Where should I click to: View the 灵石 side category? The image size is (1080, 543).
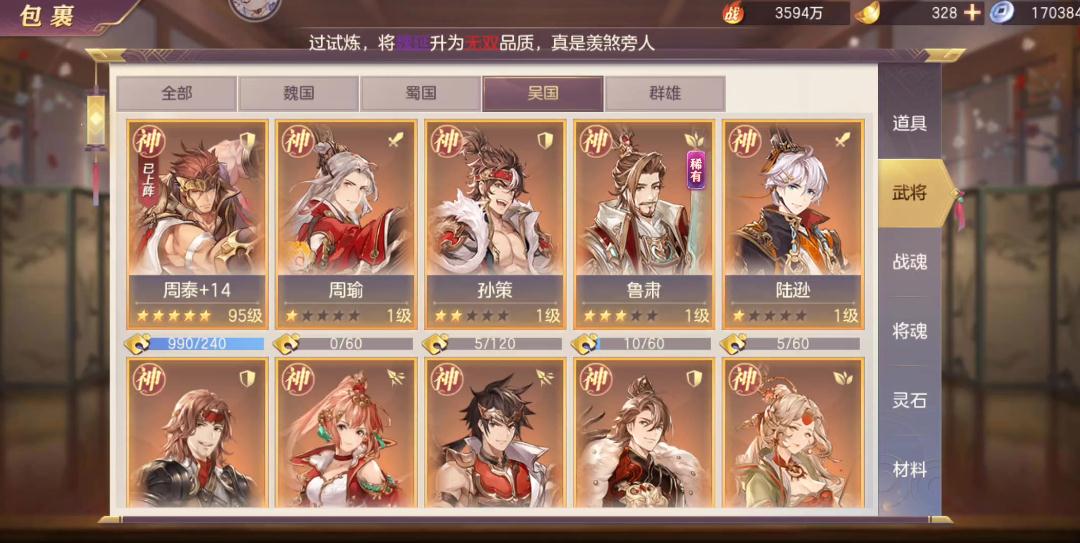[x=909, y=400]
